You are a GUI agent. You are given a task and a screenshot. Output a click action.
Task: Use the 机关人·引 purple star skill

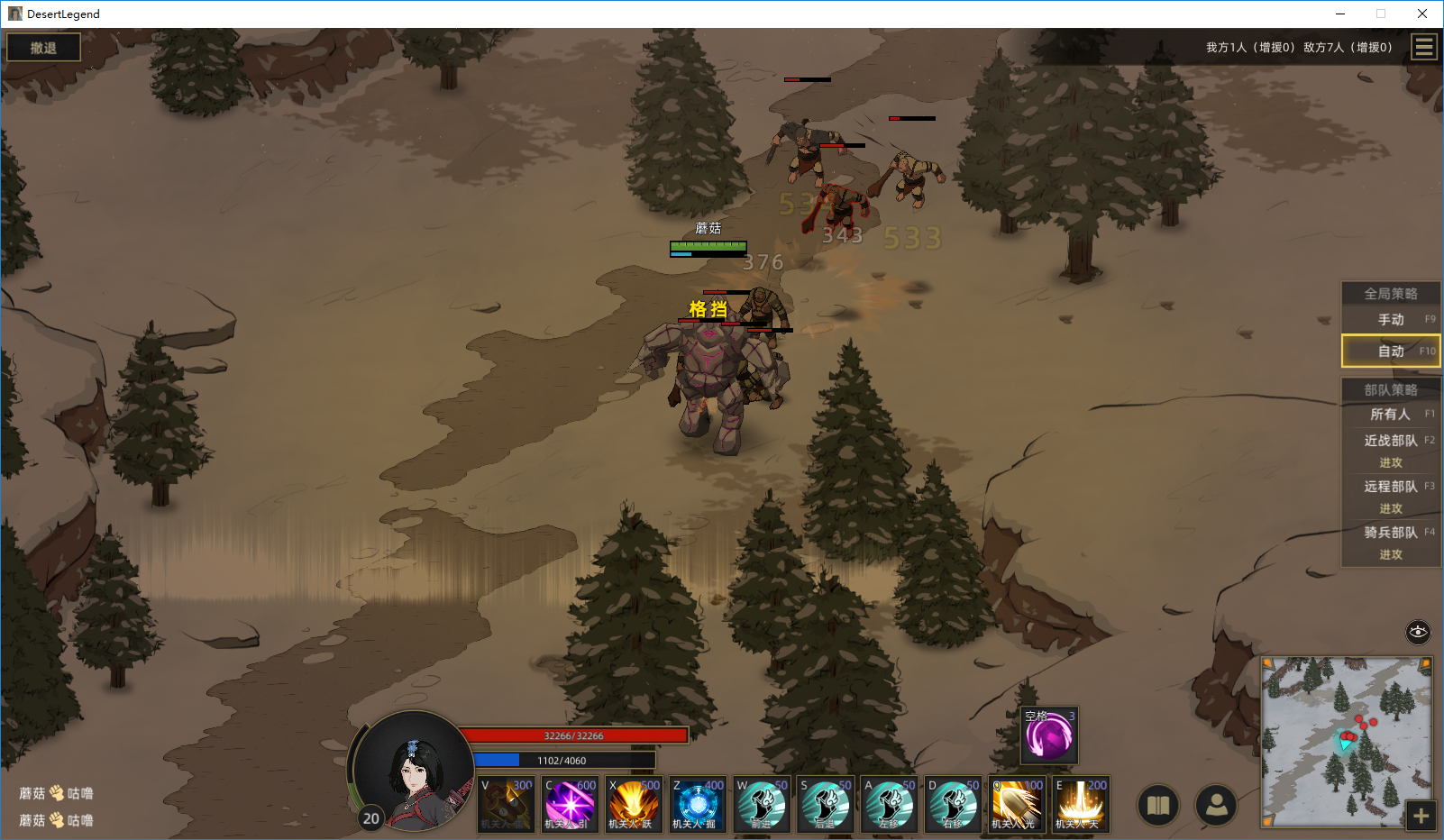570,805
